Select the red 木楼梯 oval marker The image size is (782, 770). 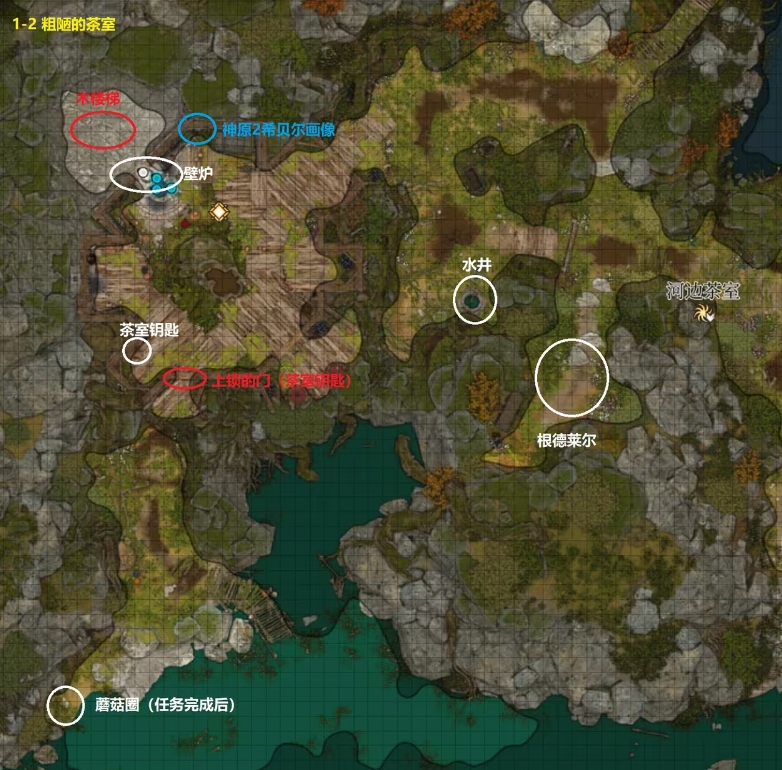103,129
